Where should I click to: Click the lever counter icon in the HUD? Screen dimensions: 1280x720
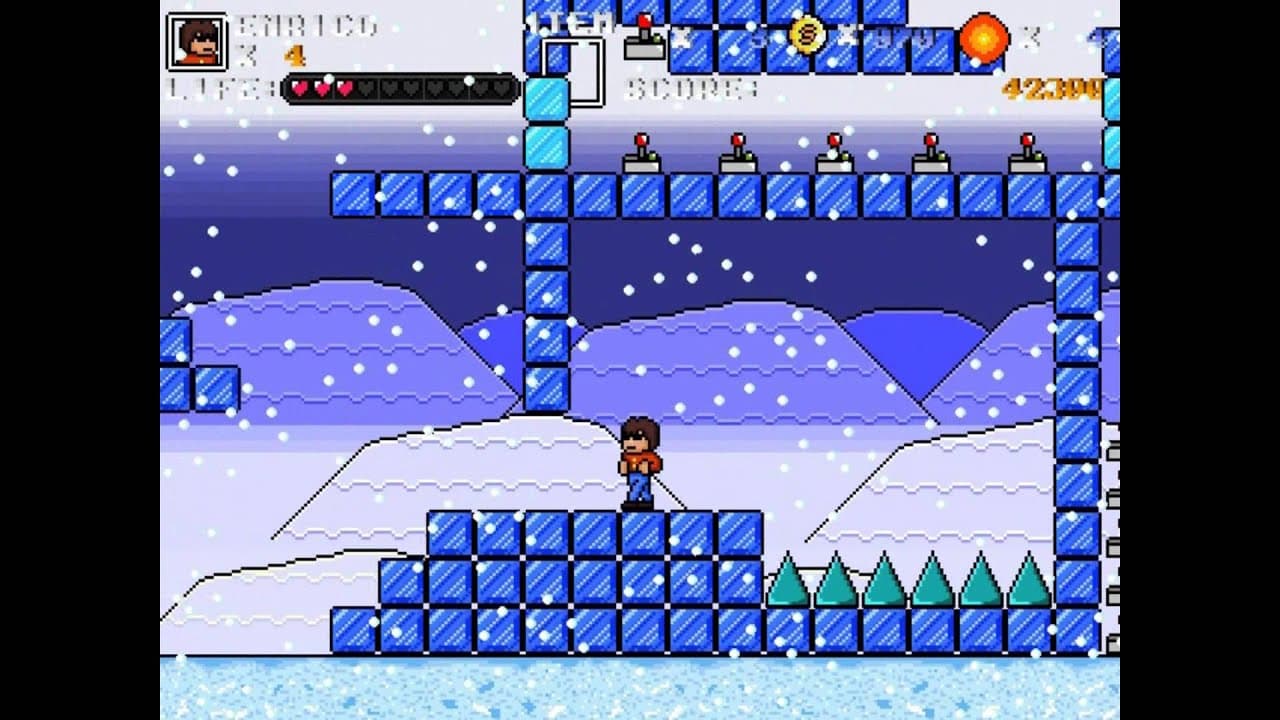click(x=645, y=38)
